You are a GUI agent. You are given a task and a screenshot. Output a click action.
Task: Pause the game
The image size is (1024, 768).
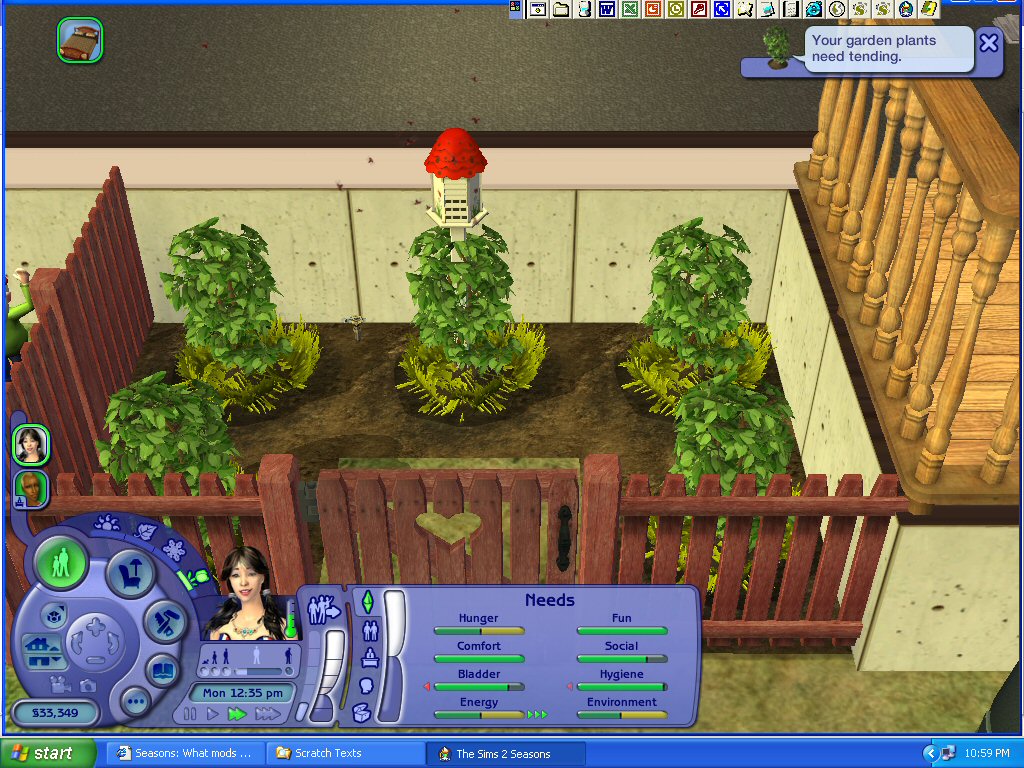190,714
